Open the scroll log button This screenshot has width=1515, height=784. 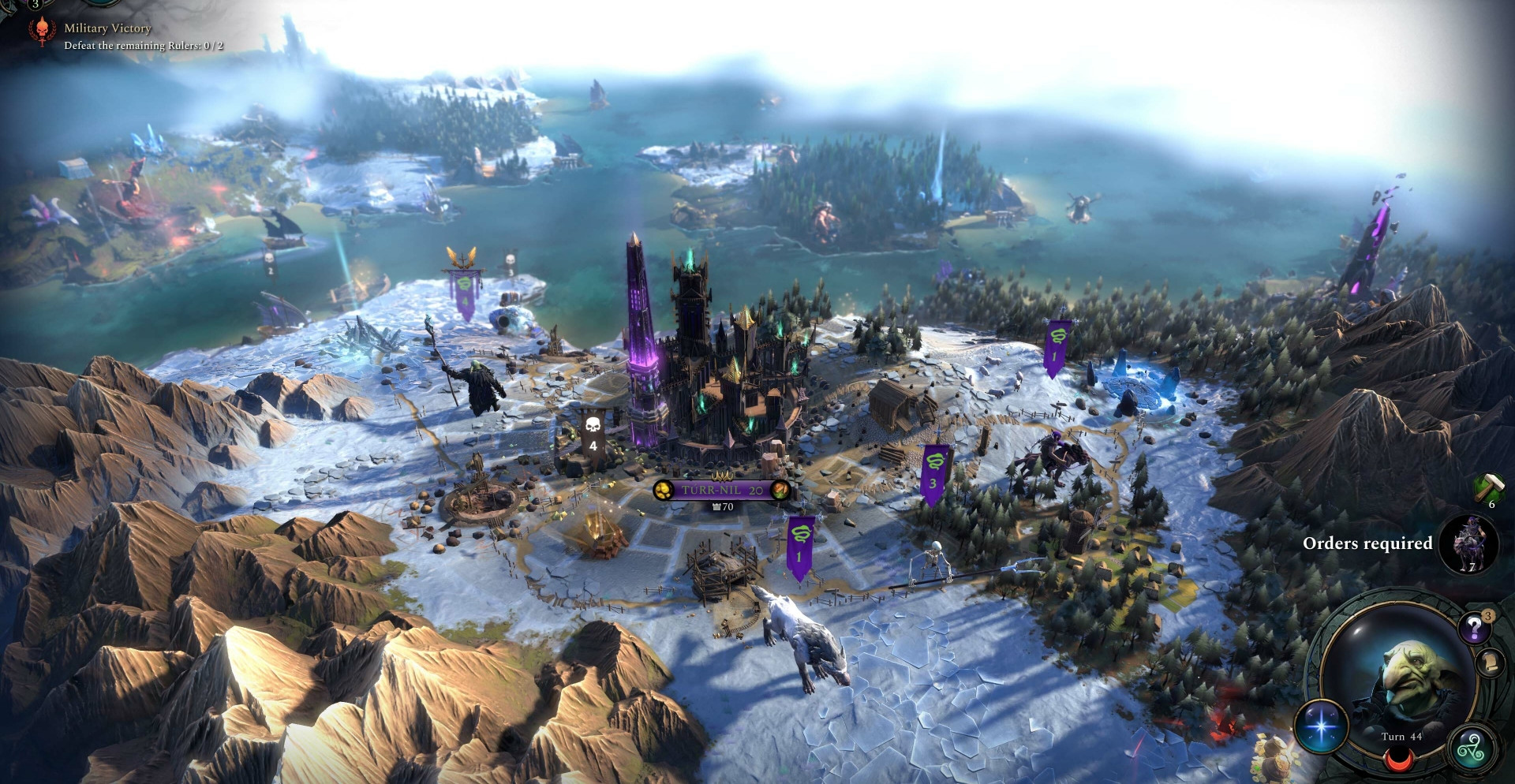tap(1491, 662)
